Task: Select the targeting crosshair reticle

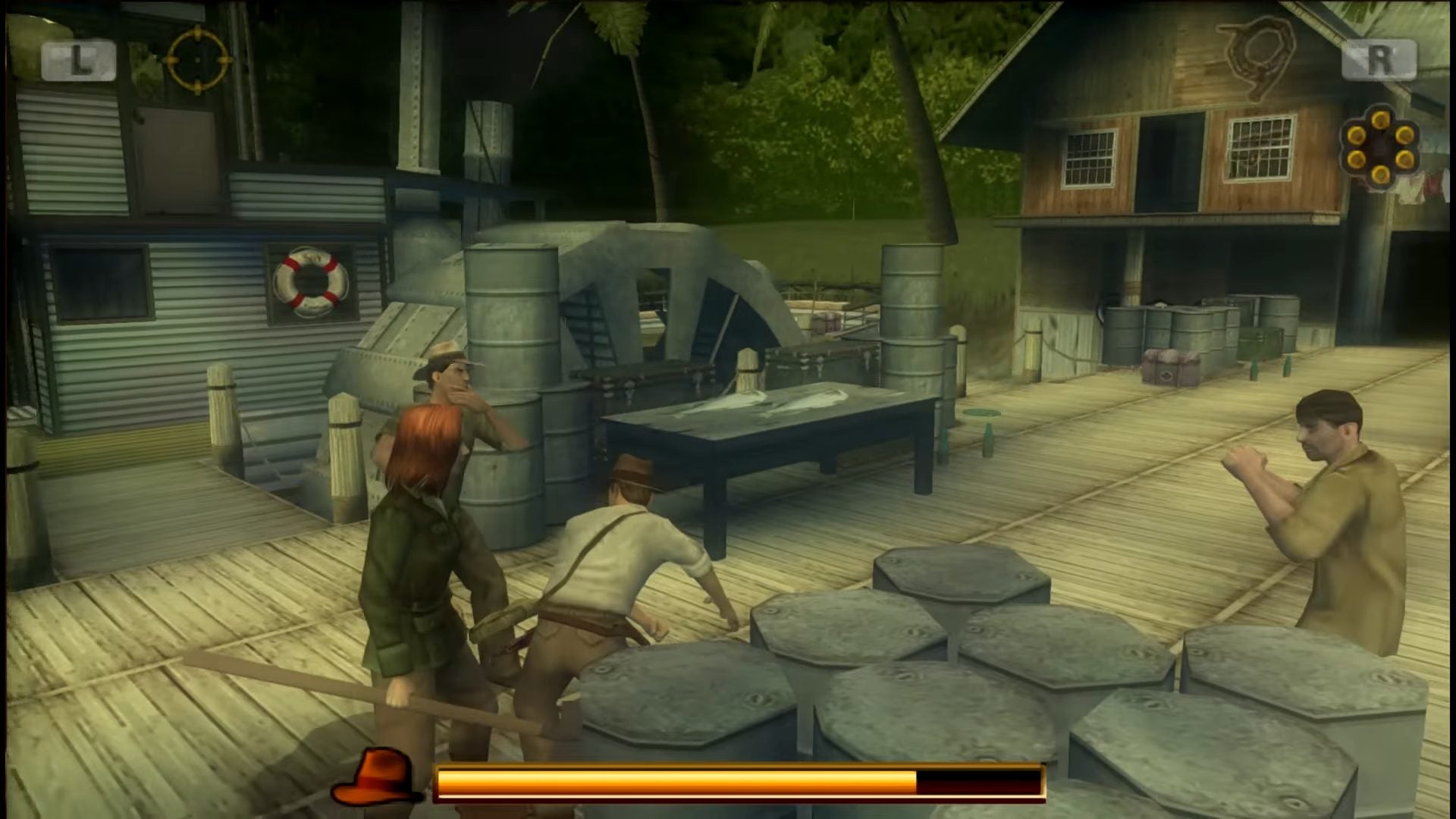Action: 196,61
